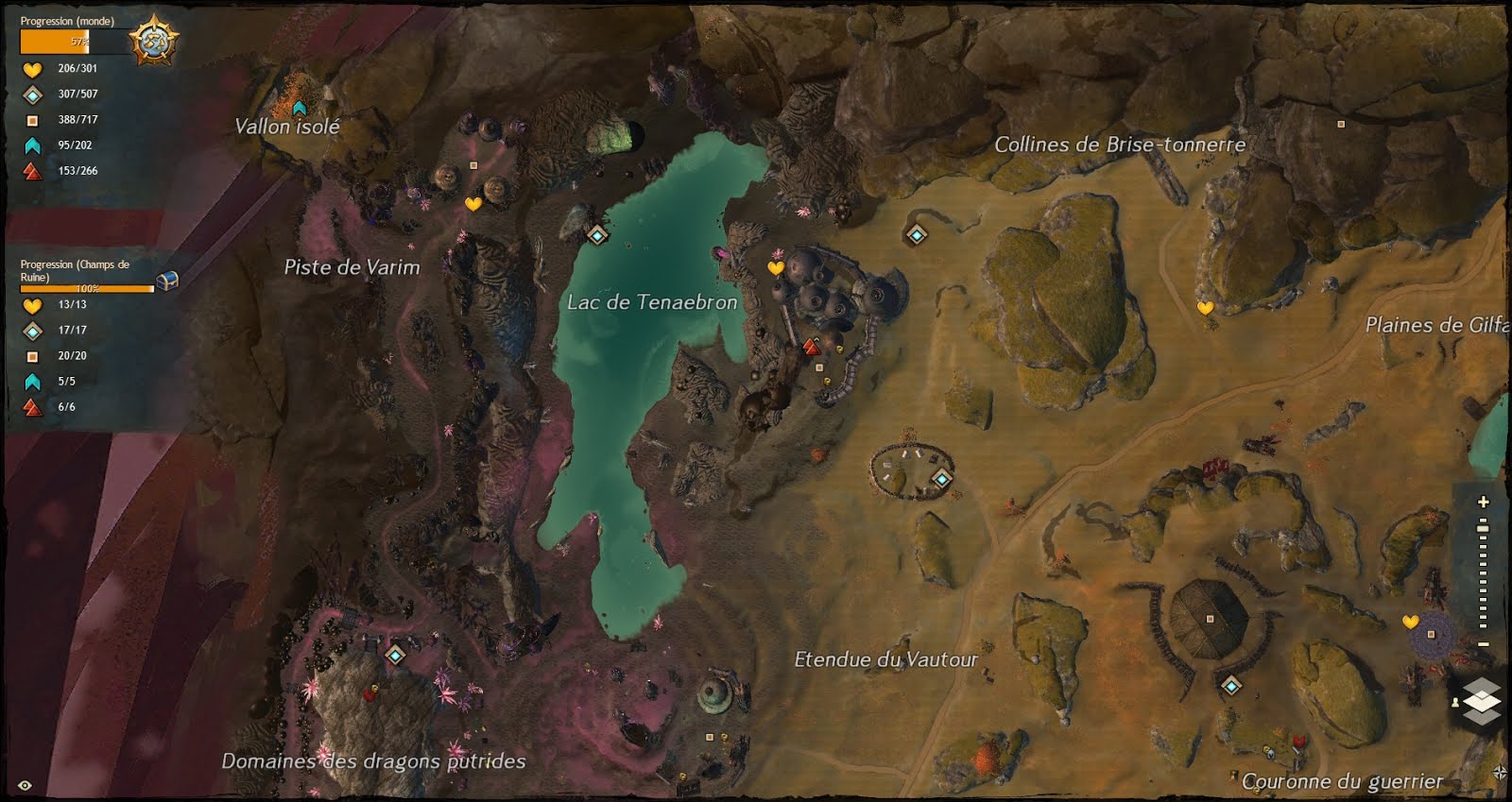Select the heart icon showing 206/301
This screenshot has width=1512, height=802.
pyautogui.click(x=31, y=68)
